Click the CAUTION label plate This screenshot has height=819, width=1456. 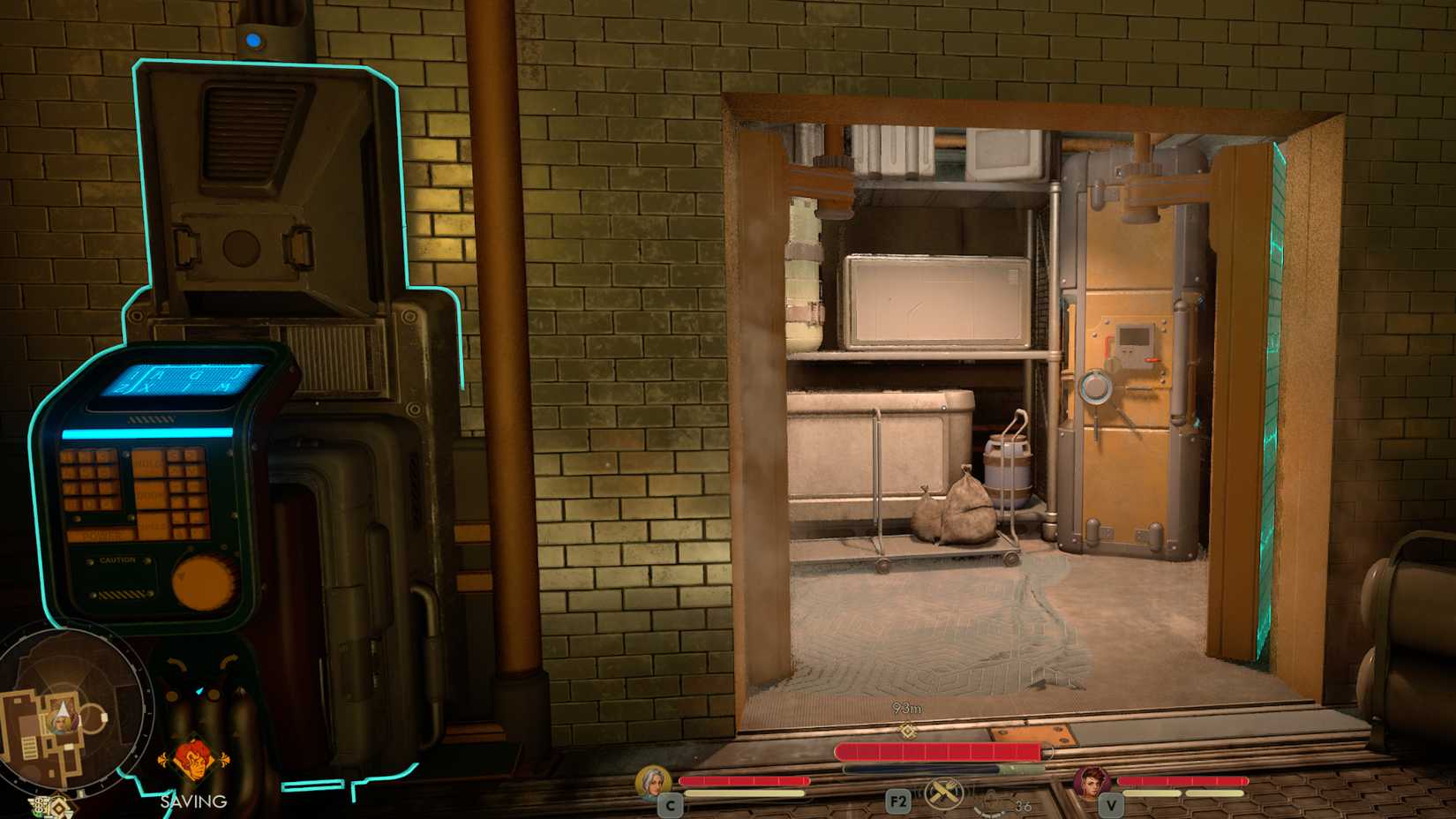pyautogui.click(x=116, y=560)
